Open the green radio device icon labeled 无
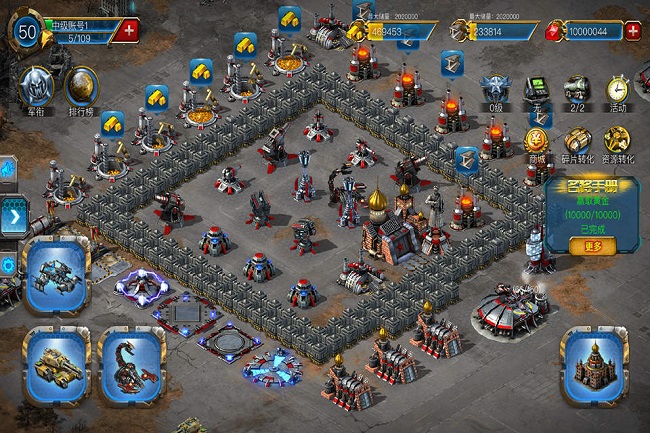Viewport: 650px width, 433px height. [537, 89]
